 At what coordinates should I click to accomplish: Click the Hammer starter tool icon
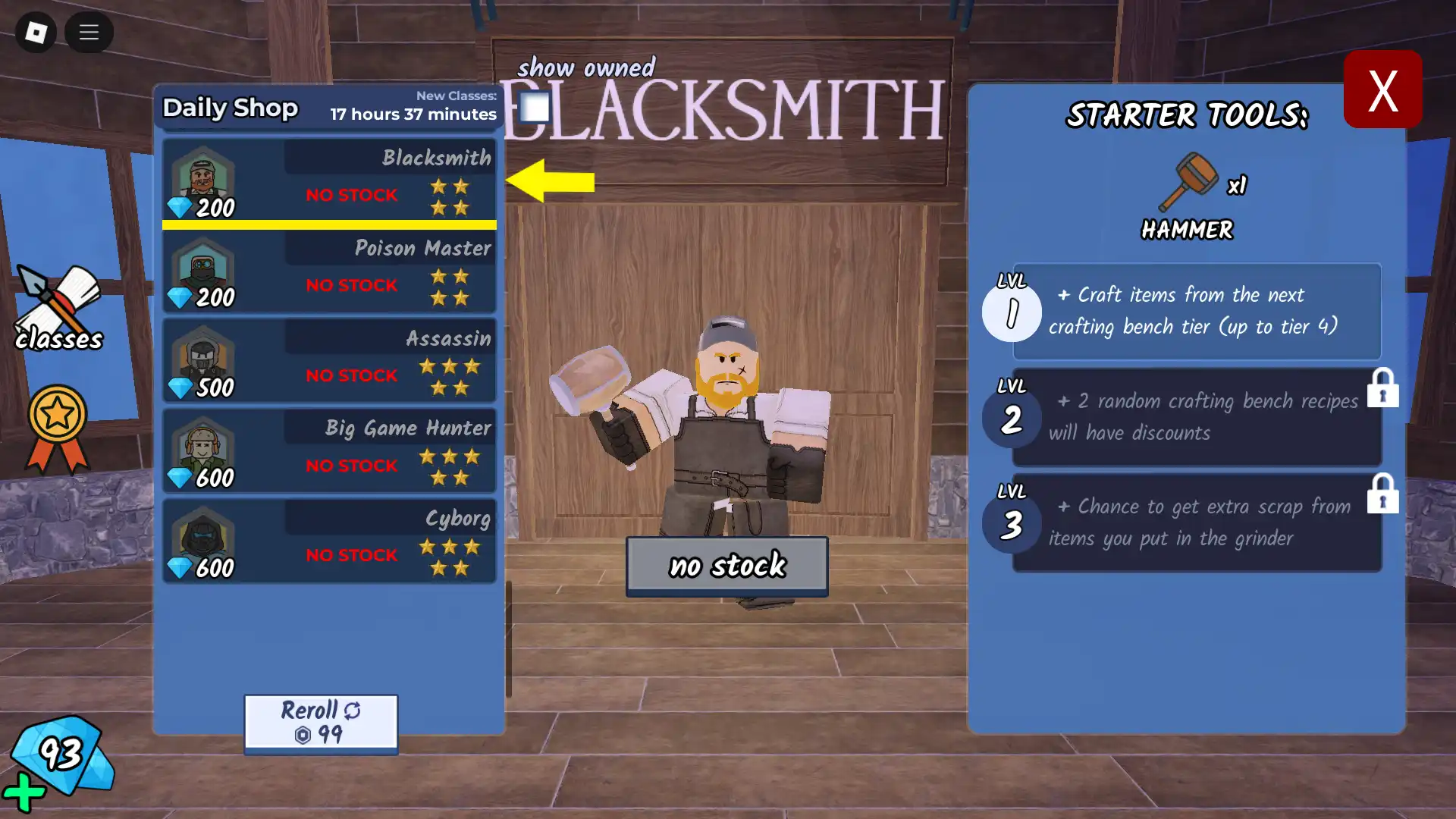pyautogui.click(x=1188, y=182)
